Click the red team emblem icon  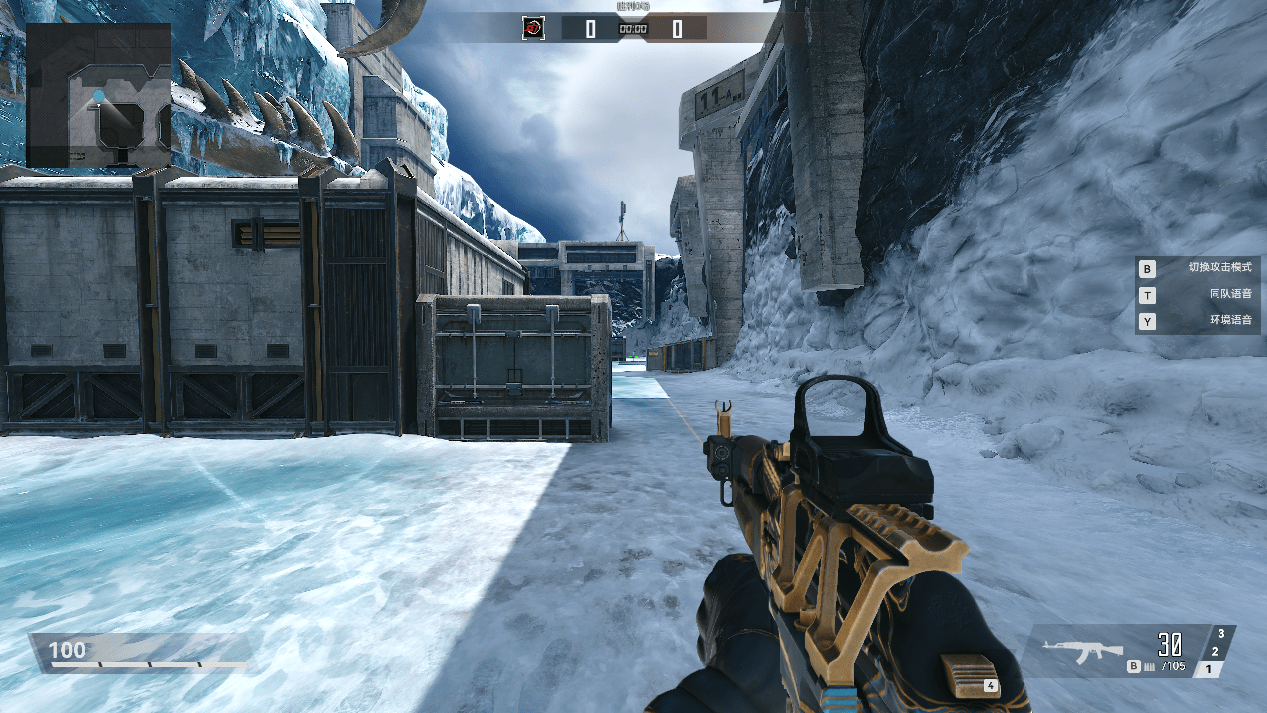(533, 28)
